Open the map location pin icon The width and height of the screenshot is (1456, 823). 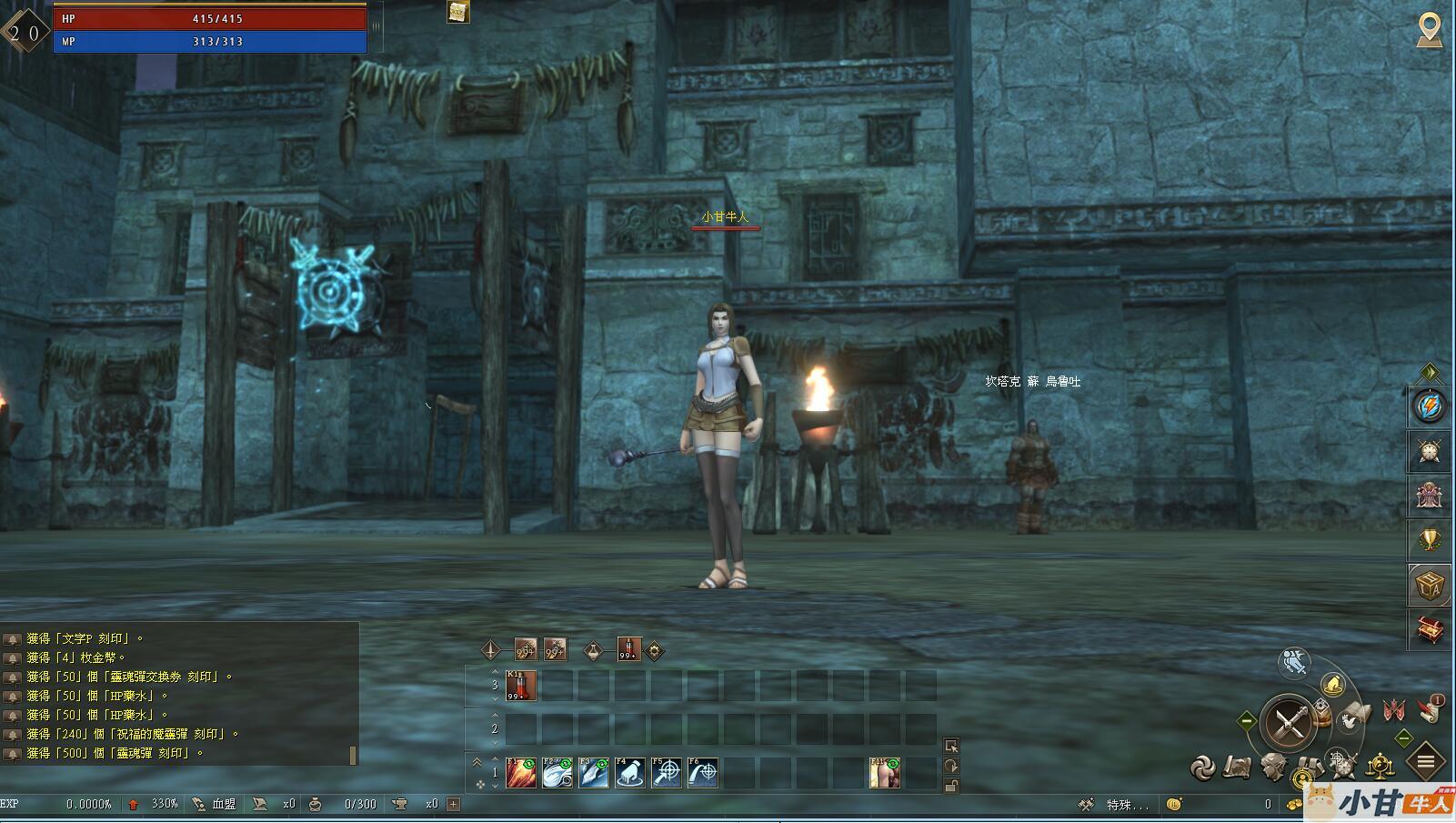point(1430,30)
